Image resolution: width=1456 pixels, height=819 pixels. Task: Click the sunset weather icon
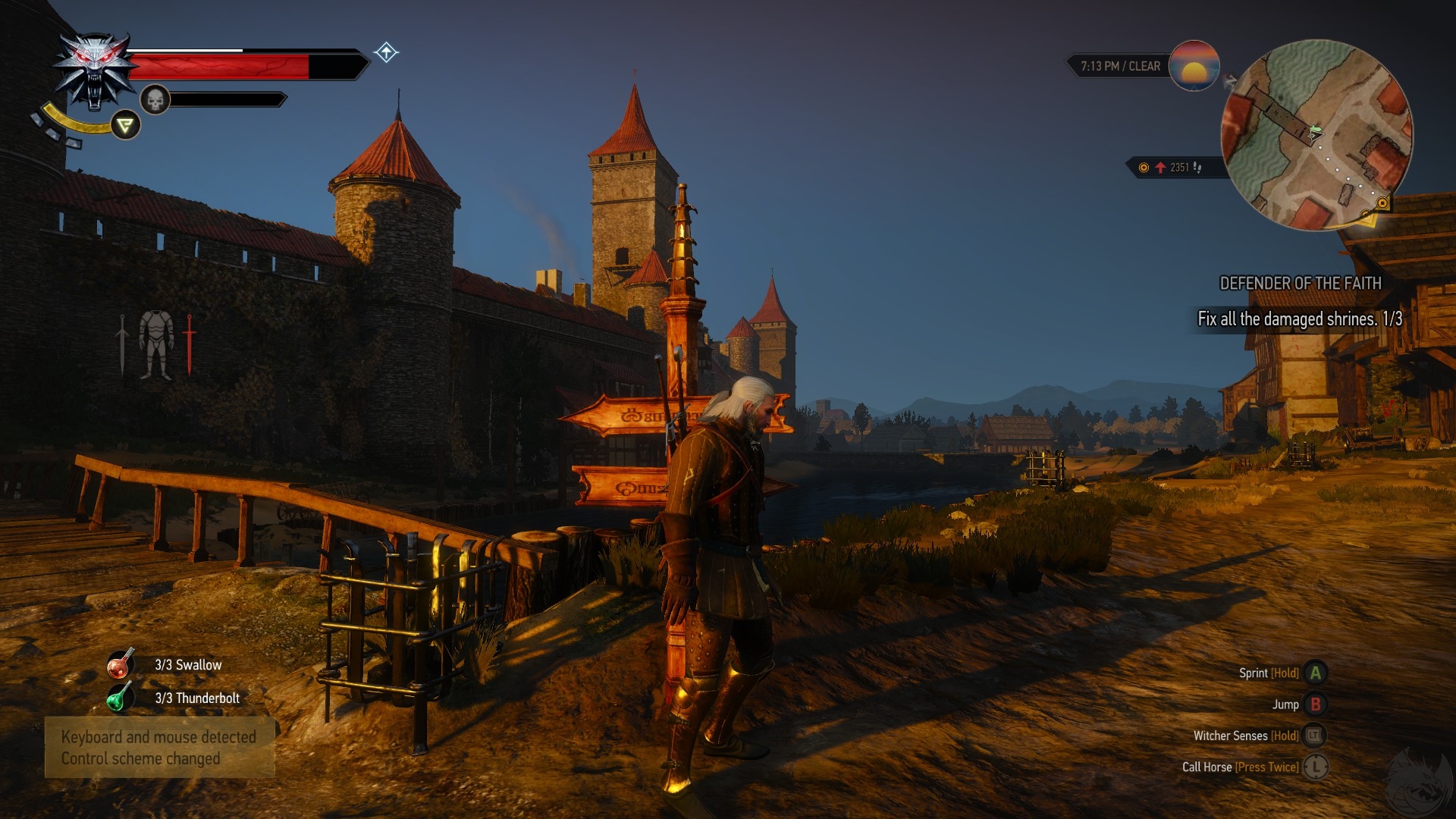(x=1194, y=66)
